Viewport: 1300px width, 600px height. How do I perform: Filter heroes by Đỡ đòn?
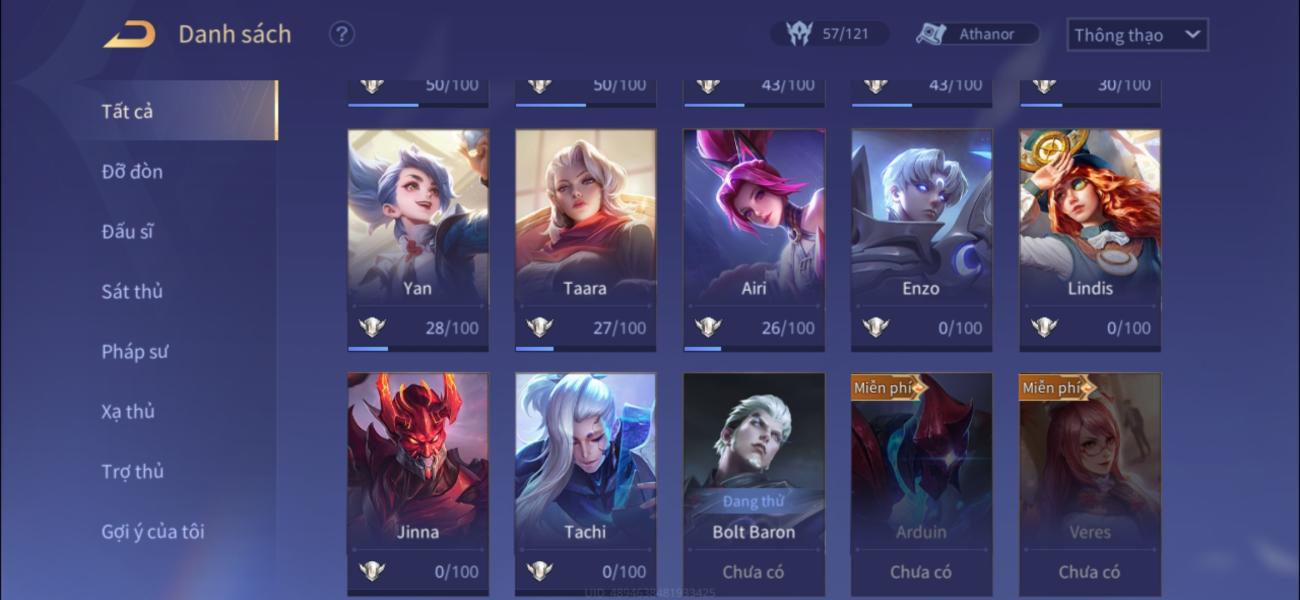132,171
